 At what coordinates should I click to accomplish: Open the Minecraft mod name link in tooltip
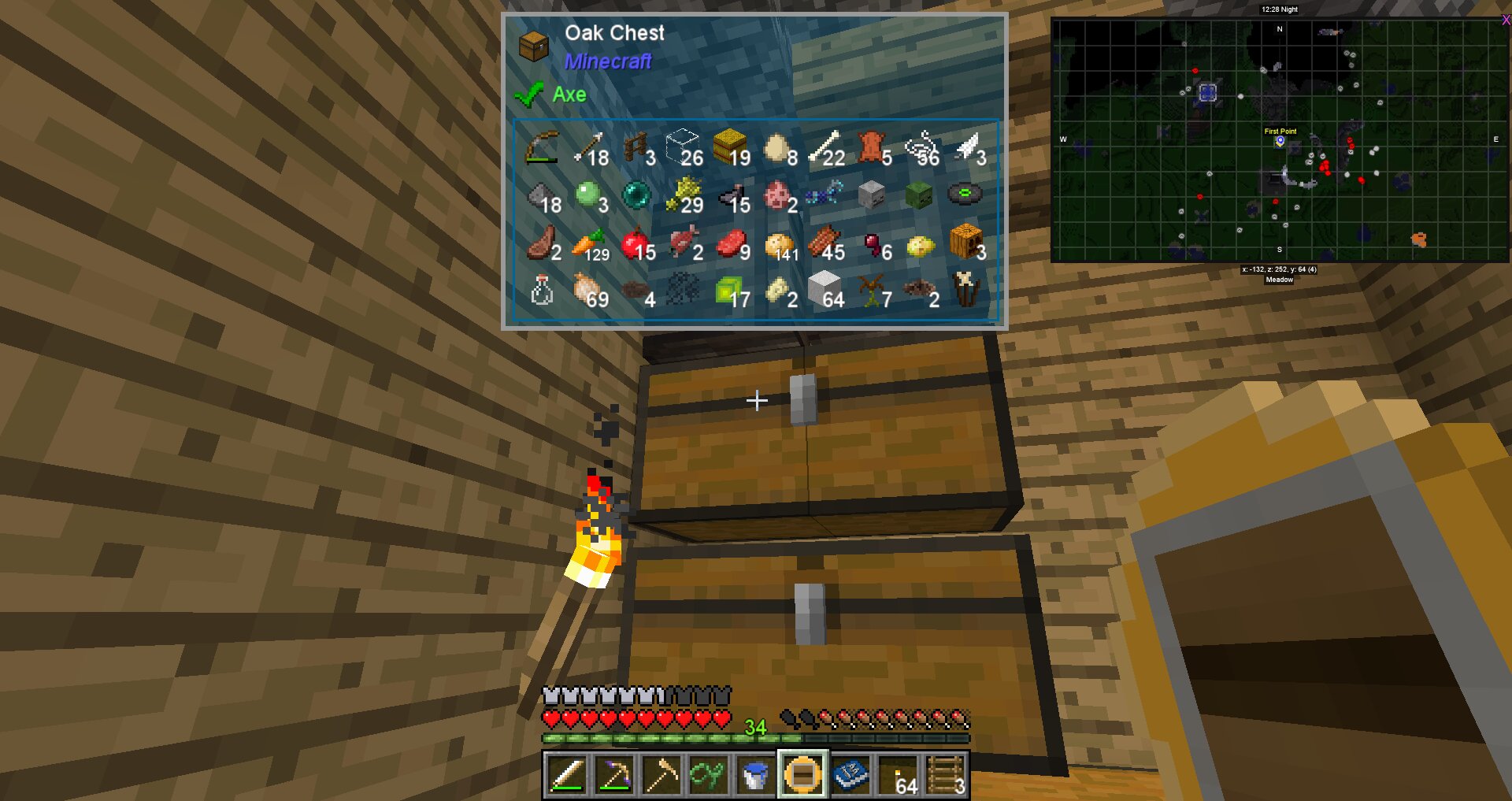[607, 62]
